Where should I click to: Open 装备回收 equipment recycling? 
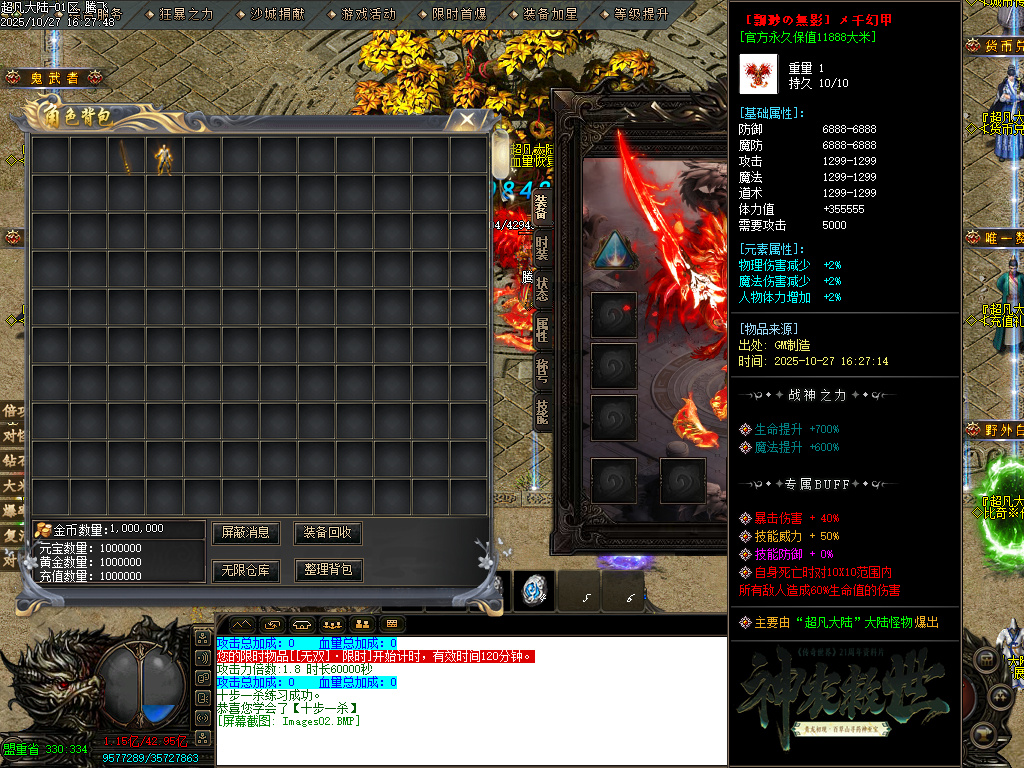327,533
